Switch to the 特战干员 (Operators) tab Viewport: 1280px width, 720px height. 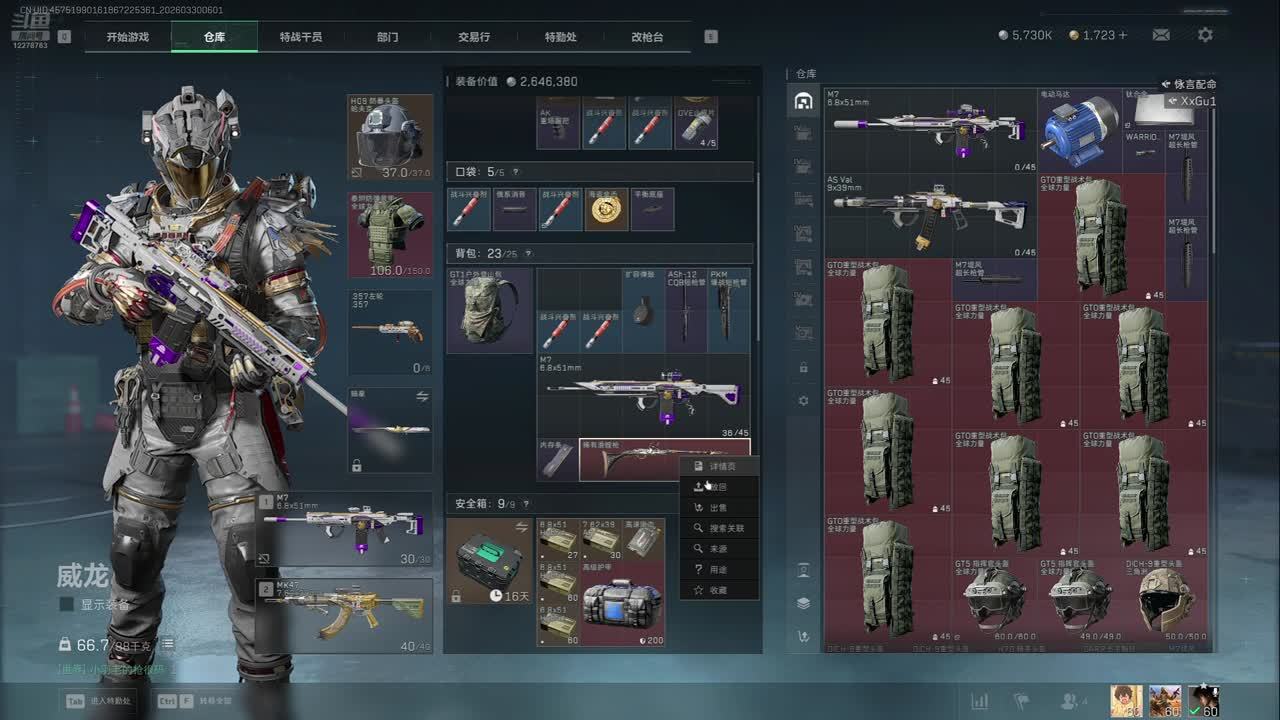click(x=300, y=37)
